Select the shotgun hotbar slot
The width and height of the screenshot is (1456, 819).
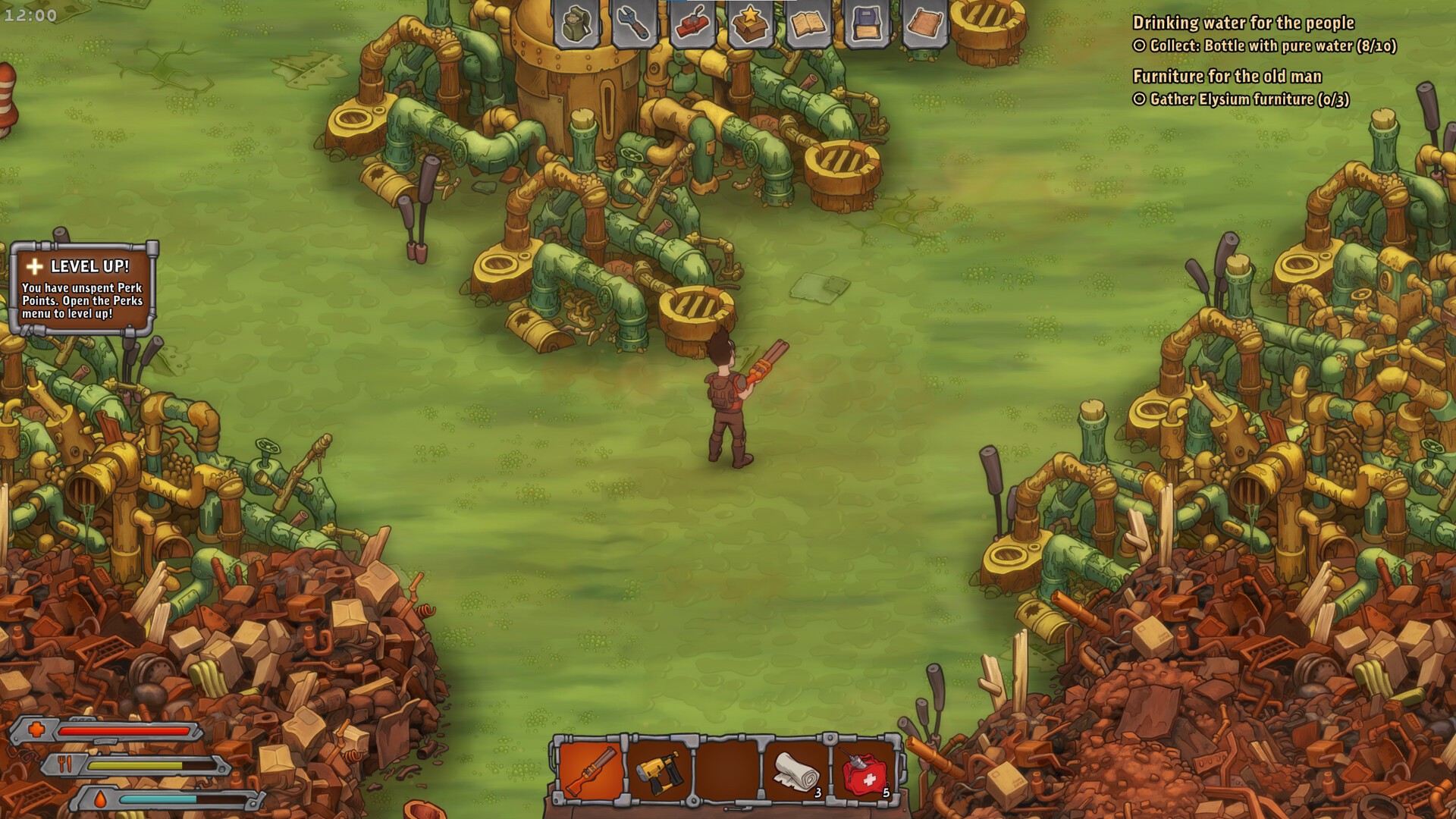pos(591,770)
